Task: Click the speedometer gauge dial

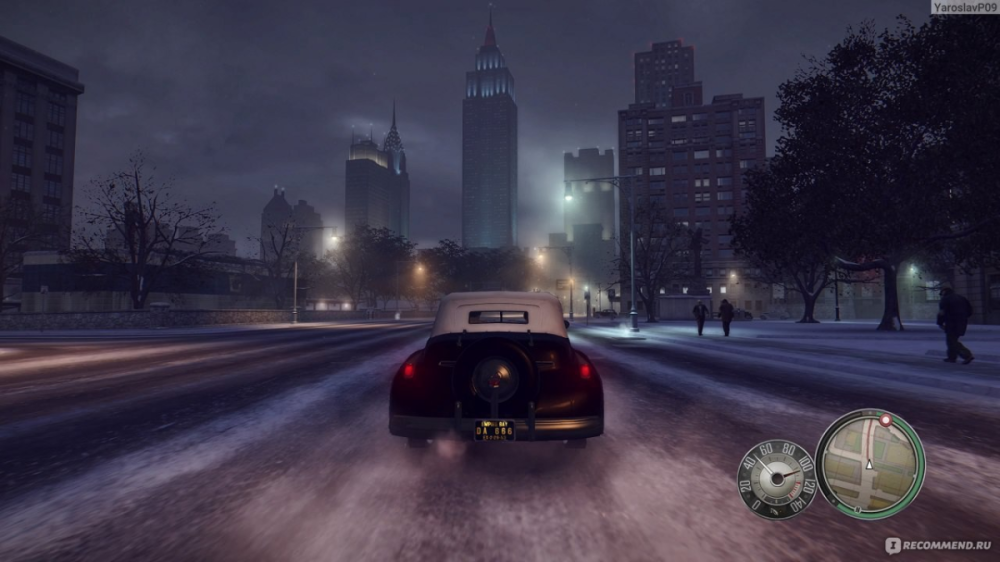Action: [x=776, y=479]
